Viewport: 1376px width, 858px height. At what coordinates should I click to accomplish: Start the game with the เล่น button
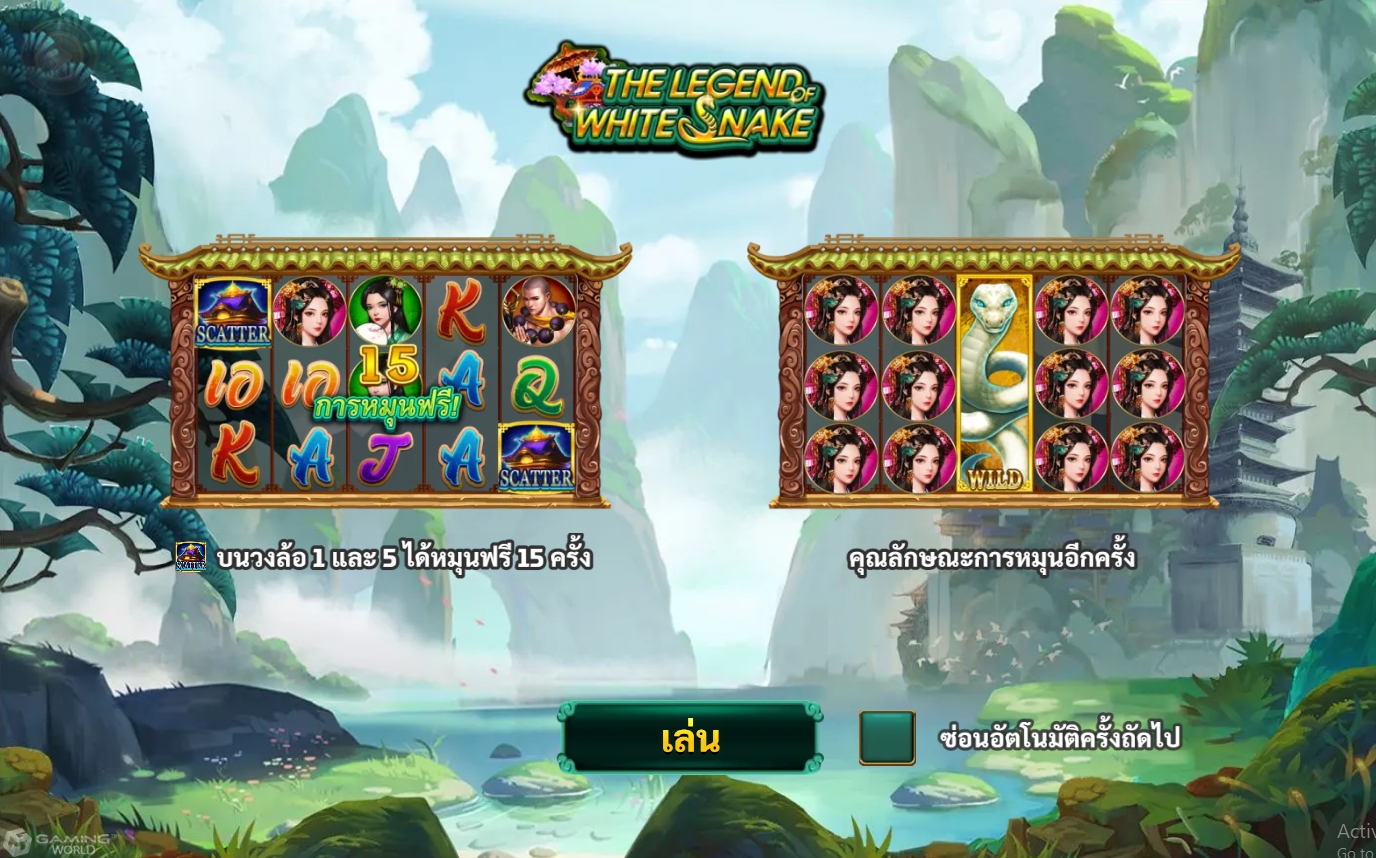[x=690, y=738]
